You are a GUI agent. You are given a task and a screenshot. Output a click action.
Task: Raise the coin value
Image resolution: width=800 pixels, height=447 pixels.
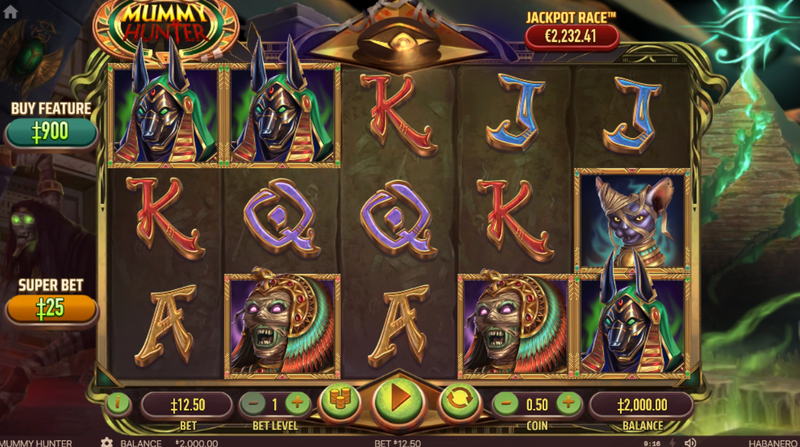click(568, 403)
